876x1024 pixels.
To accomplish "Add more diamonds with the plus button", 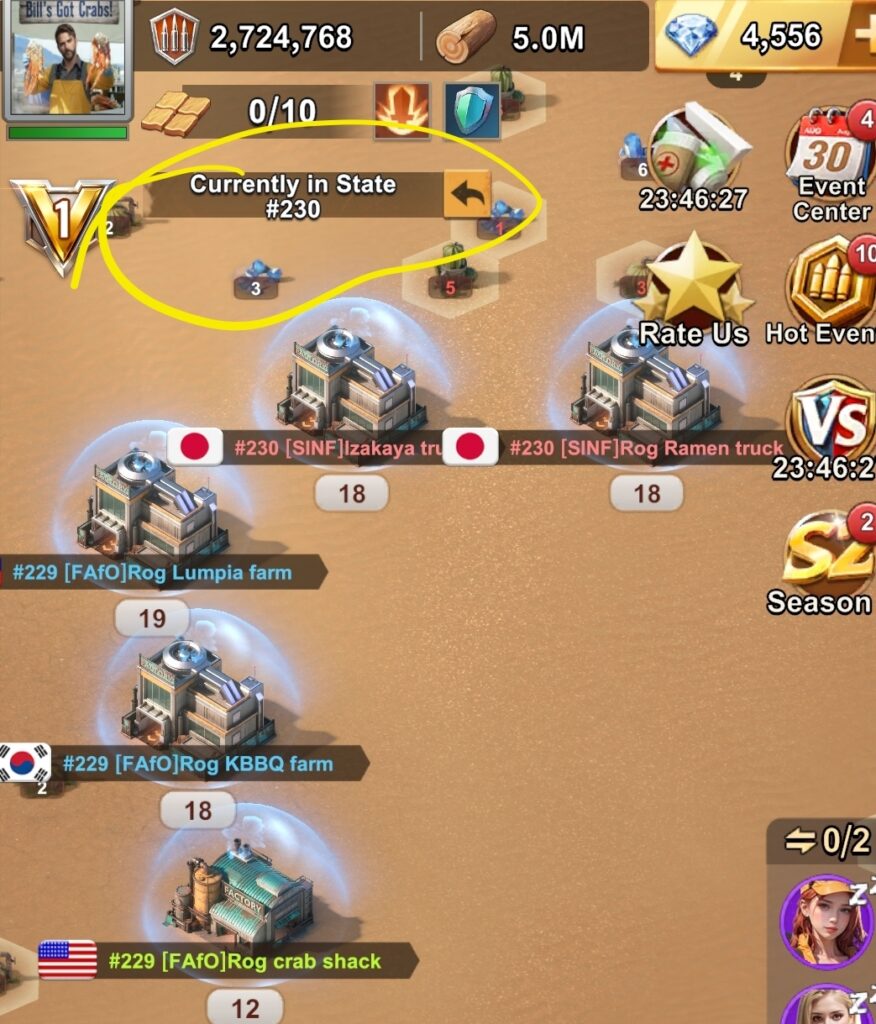I will pyautogui.click(x=862, y=38).
